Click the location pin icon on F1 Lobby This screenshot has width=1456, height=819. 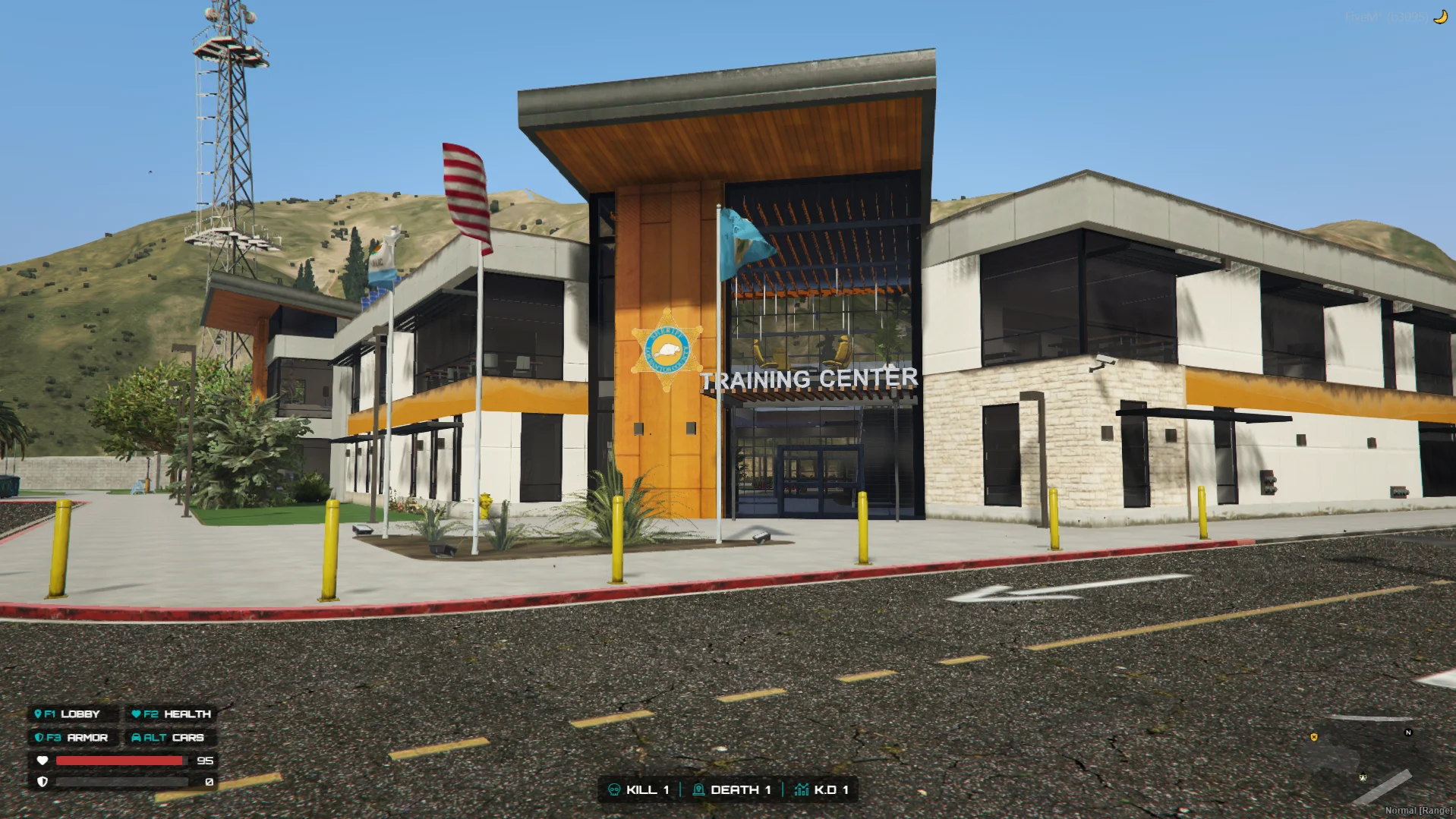(39, 713)
